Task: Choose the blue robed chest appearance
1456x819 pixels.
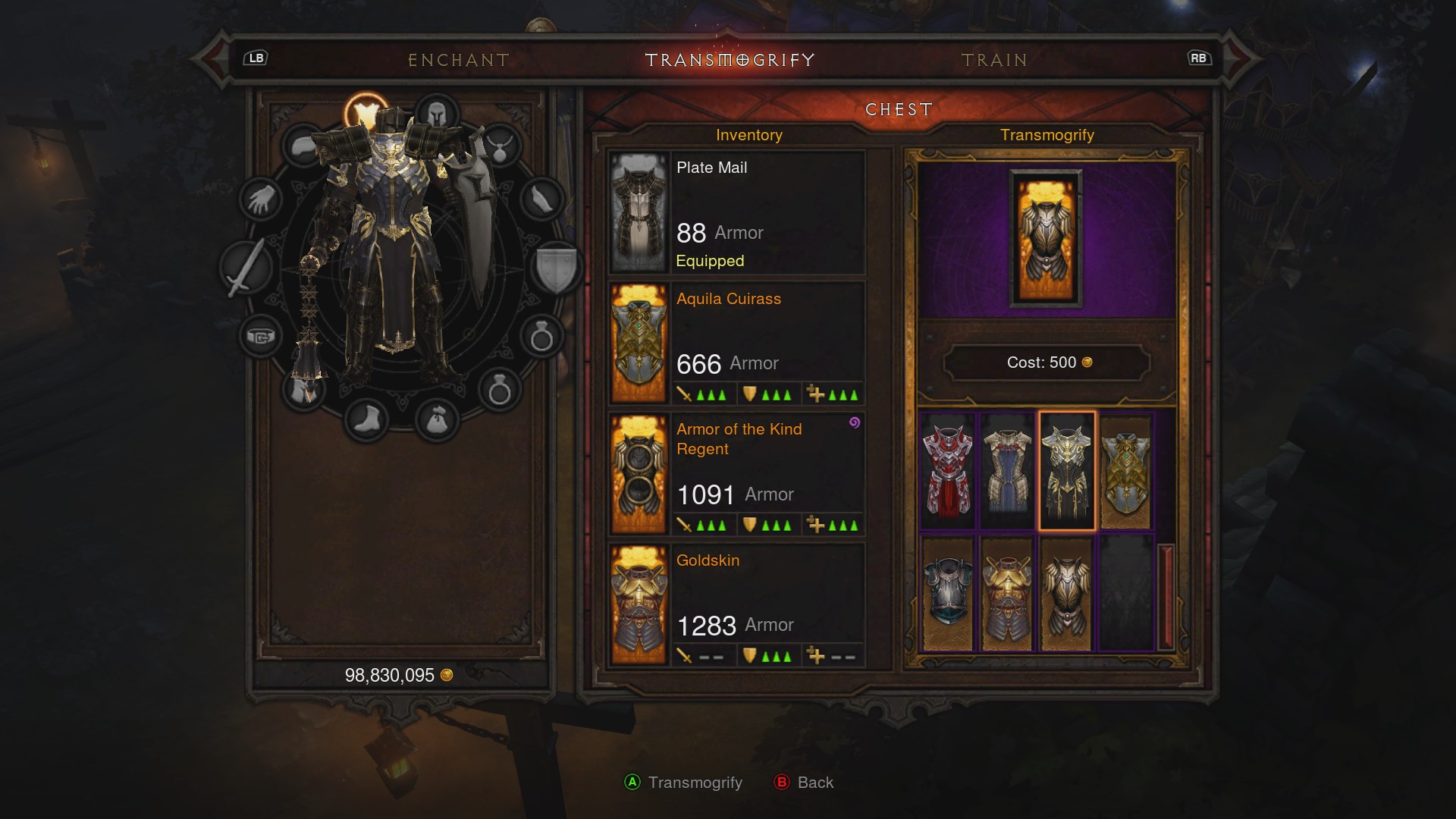Action: tap(1007, 470)
